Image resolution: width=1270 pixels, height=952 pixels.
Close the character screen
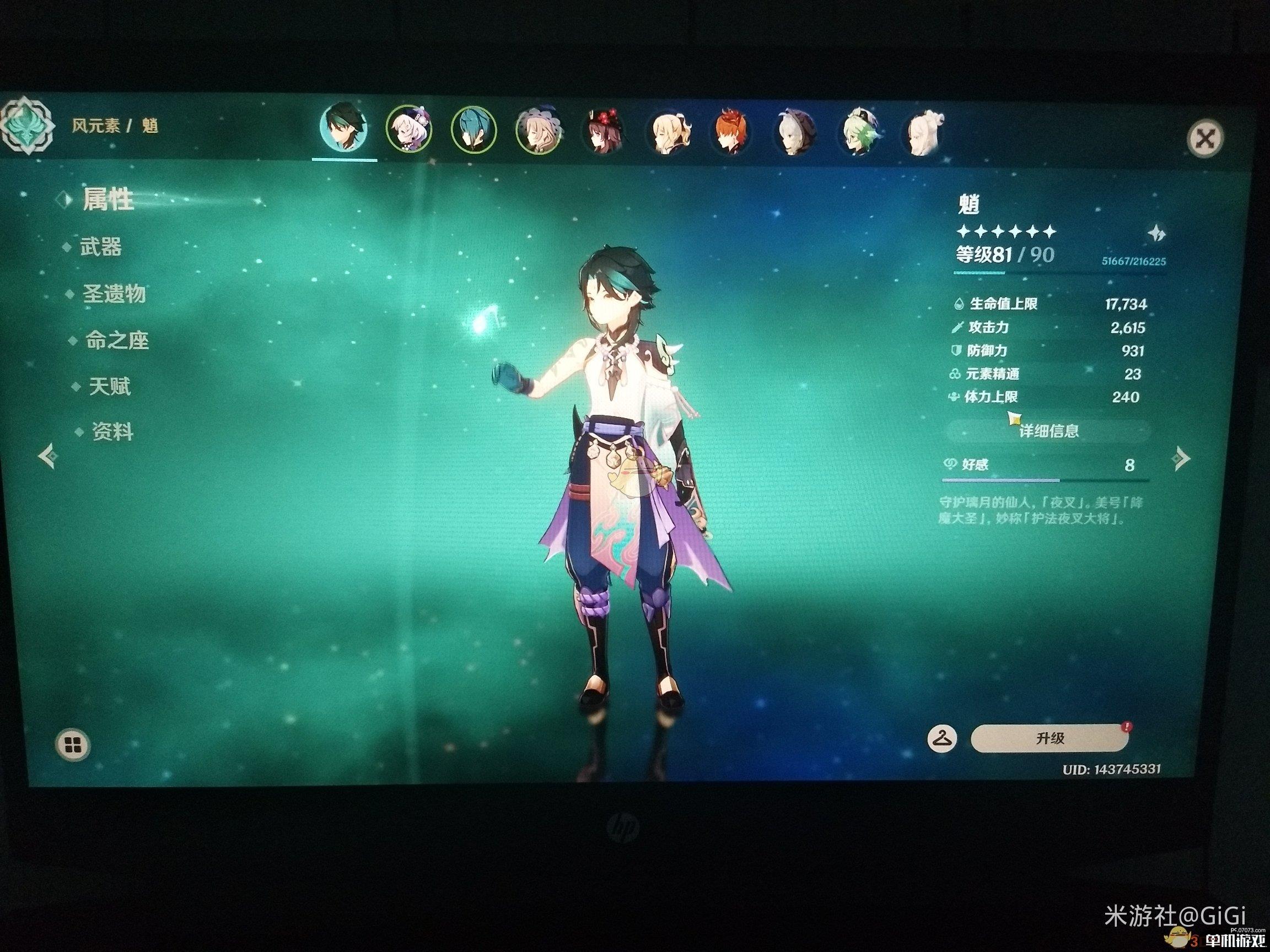(1204, 138)
